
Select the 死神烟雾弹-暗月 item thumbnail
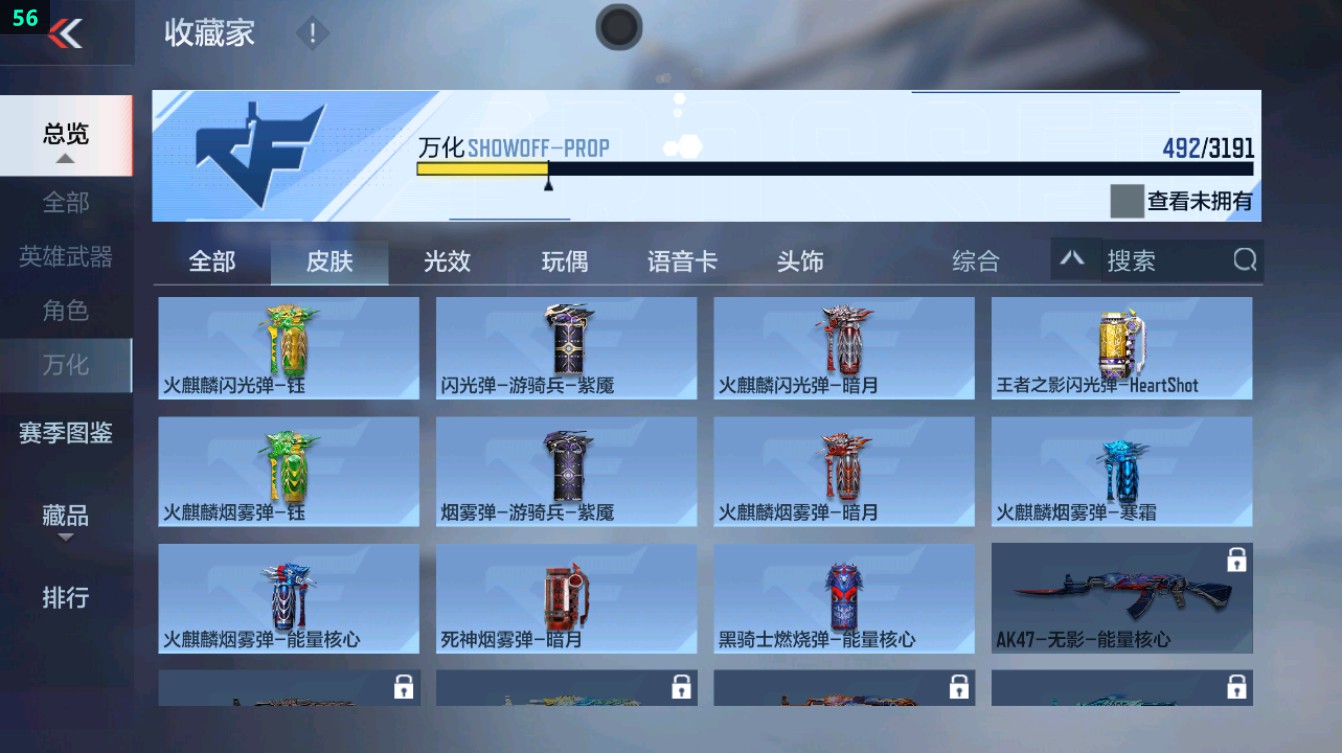click(564, 594)
